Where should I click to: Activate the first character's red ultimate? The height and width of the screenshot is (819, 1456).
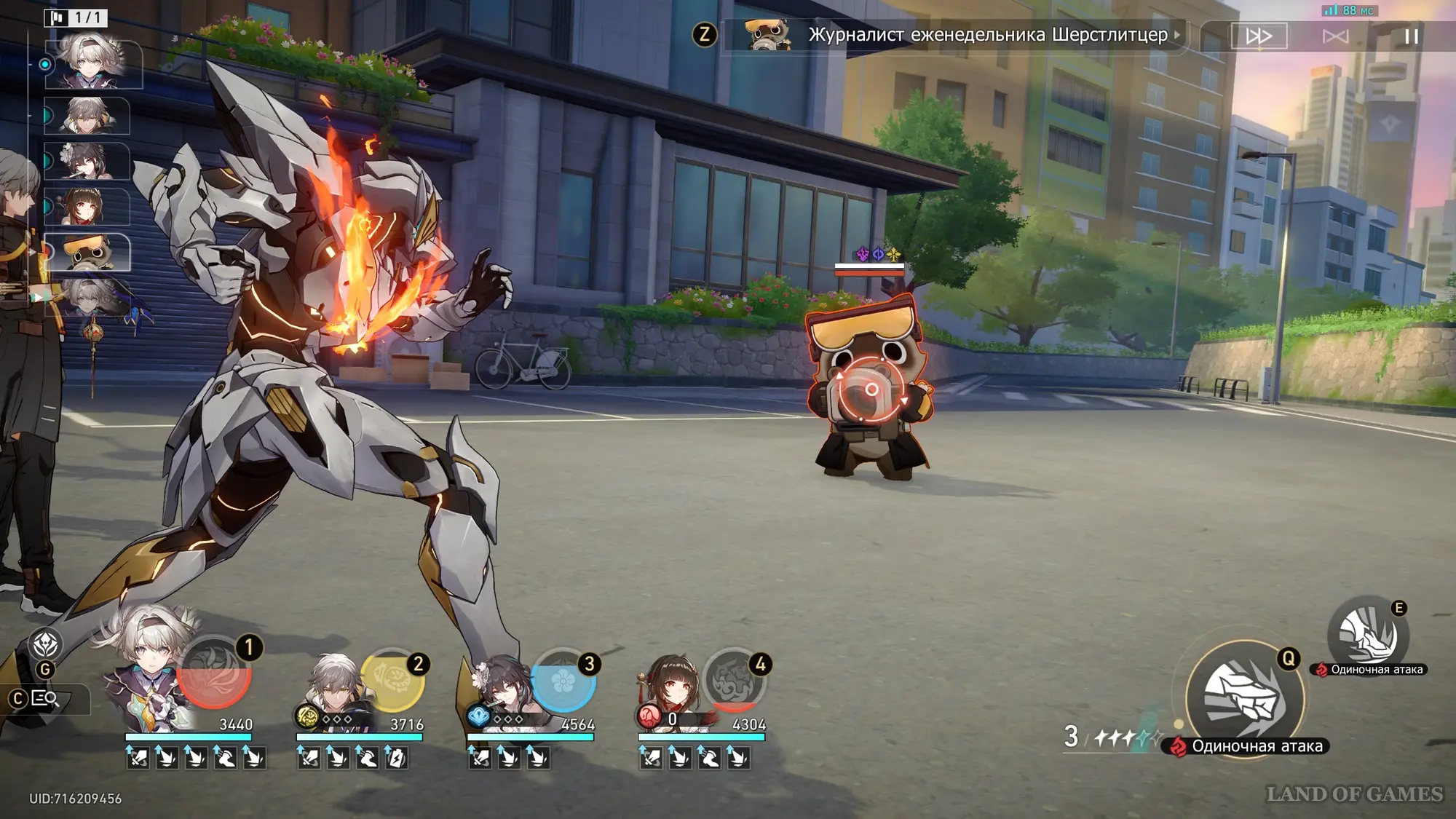pyautogui.click(x=214, y=673)
